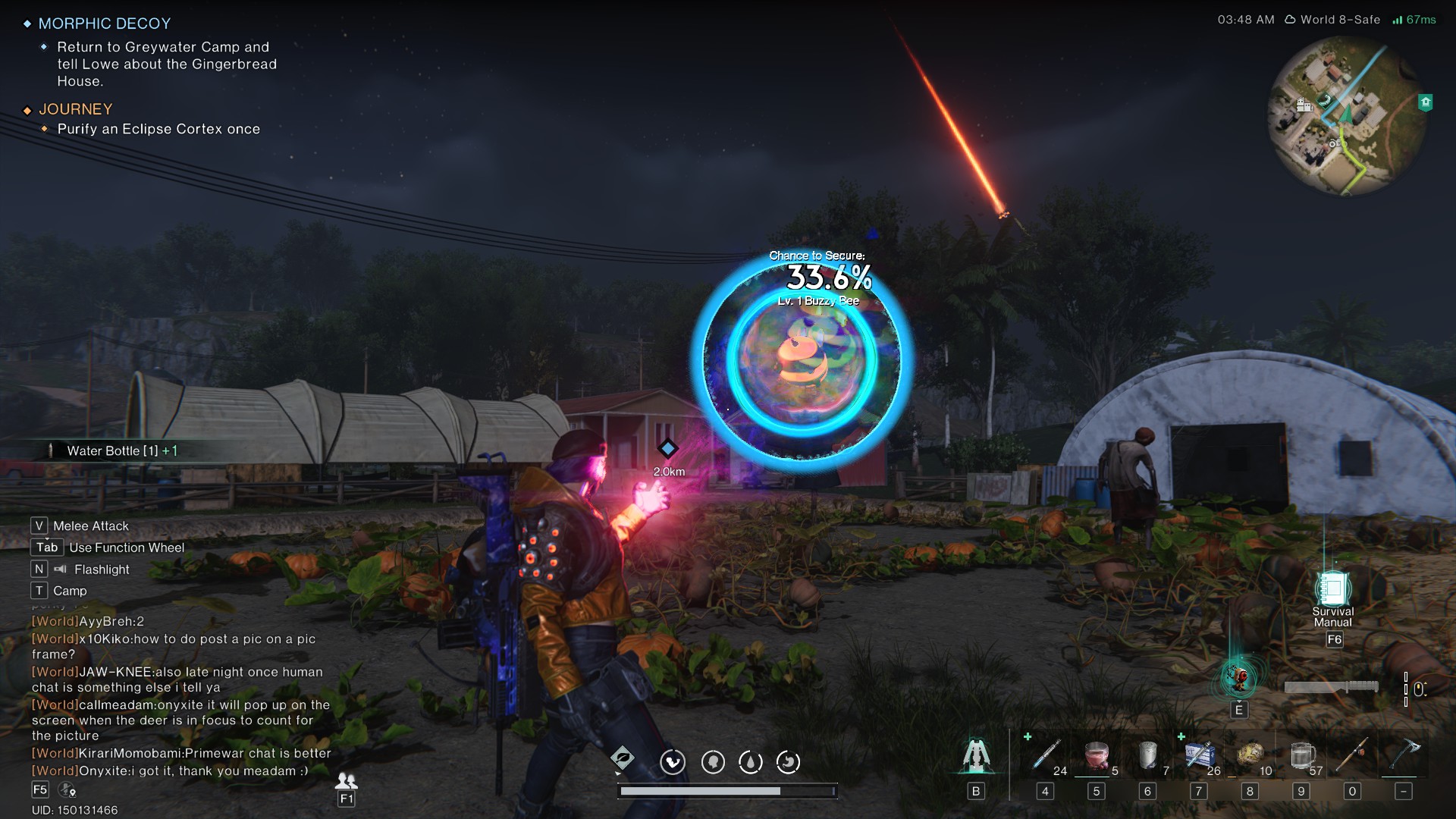Open the team members icon
The height and width of the screenshot is (819, 1456).
pos(347,781)
